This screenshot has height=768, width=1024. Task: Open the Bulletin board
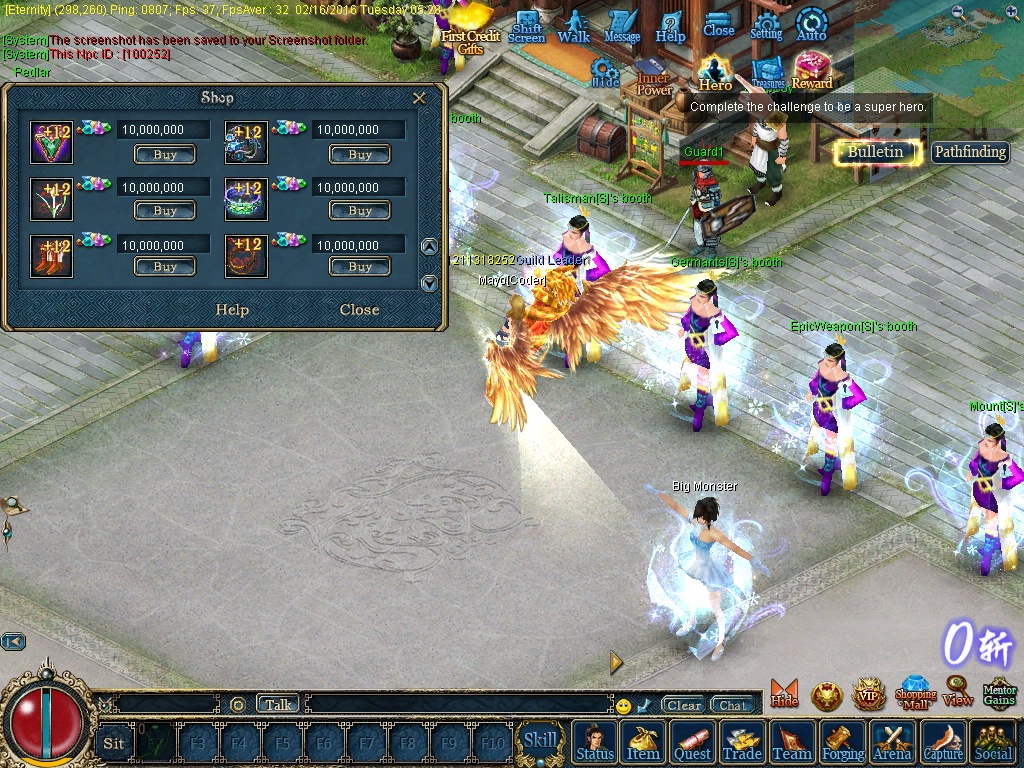pyautogui.click(x=875, y=152)
